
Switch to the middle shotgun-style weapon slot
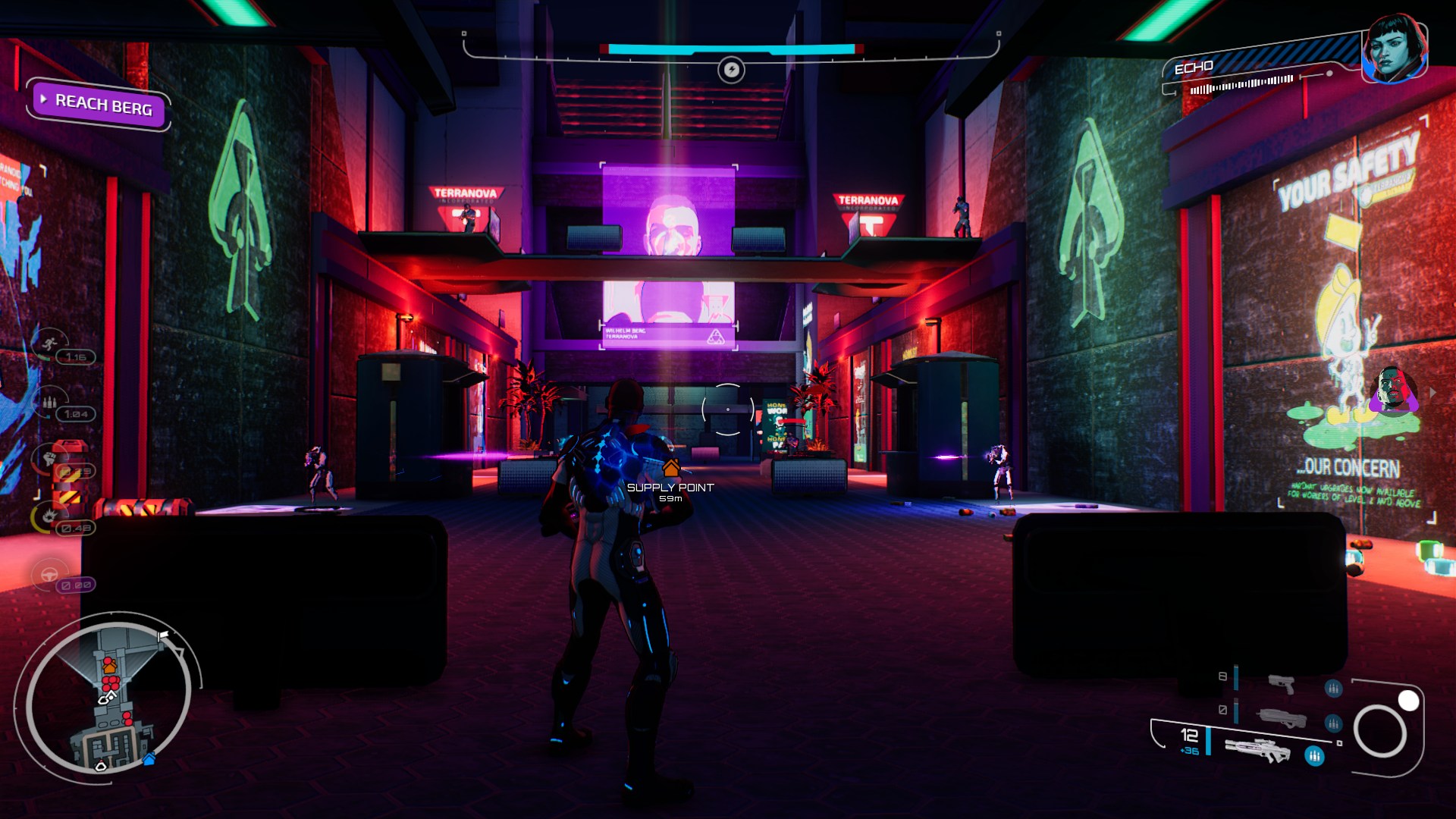(1282, 717)
